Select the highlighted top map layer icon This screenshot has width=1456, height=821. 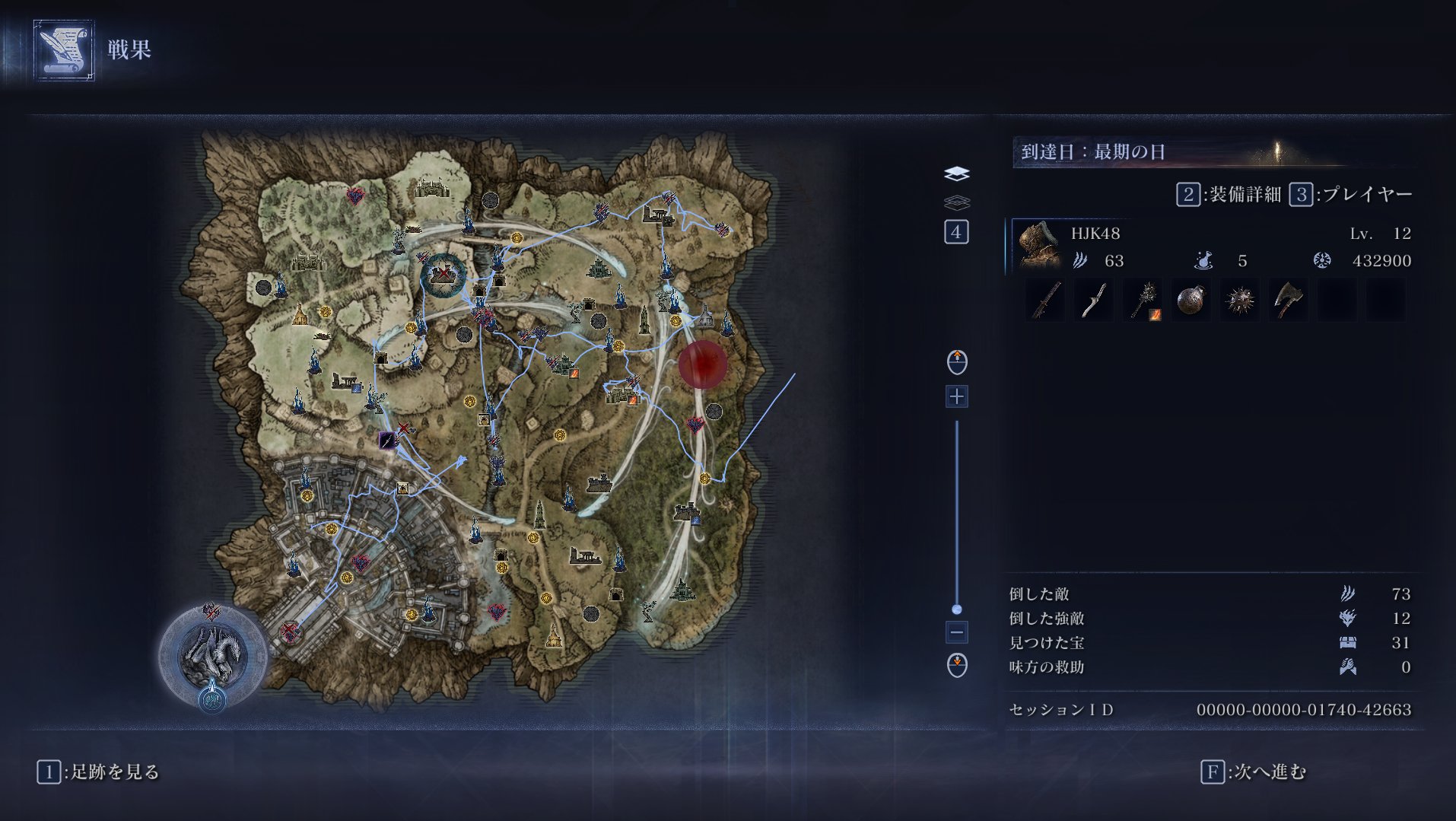click(956, 174)
